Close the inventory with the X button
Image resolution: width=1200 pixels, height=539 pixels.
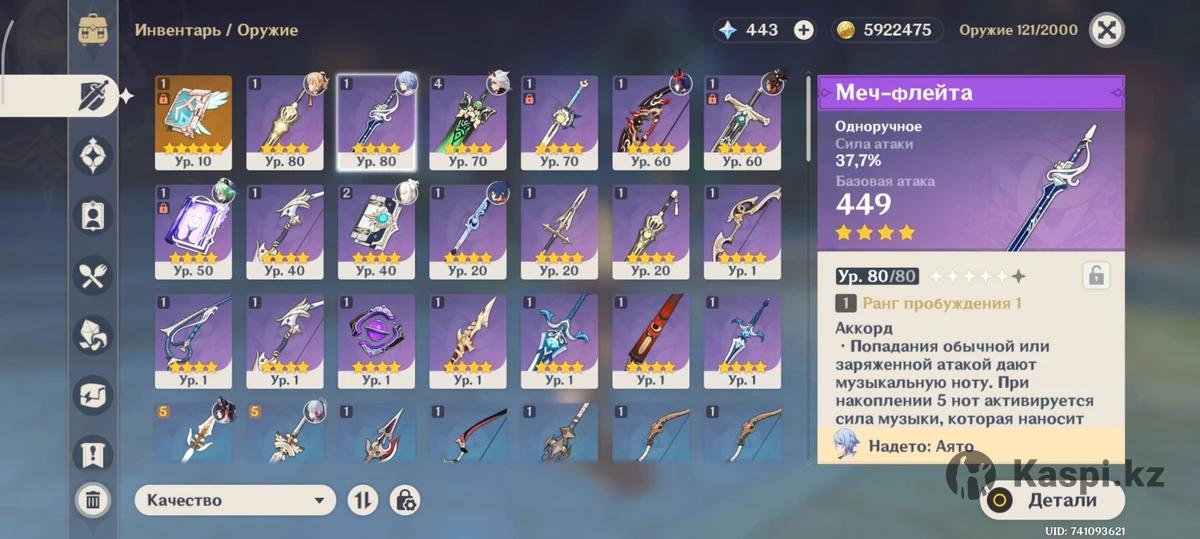click(x=1105, y=30)
